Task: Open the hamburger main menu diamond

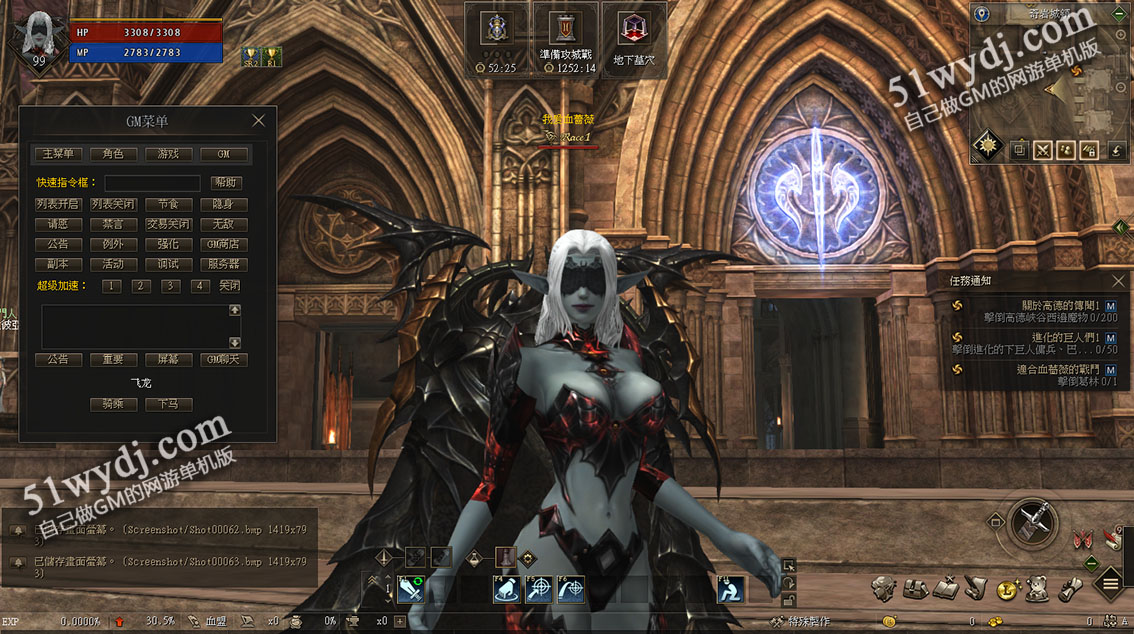Action: [1110, 582]
